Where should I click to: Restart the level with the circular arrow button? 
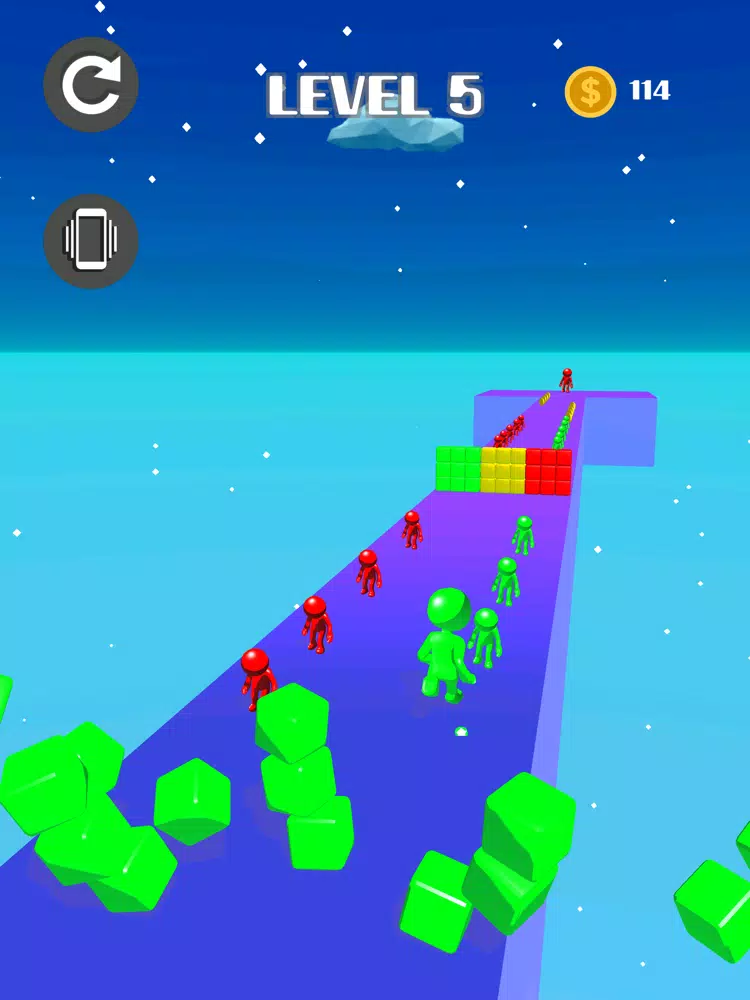coord(91,85)
